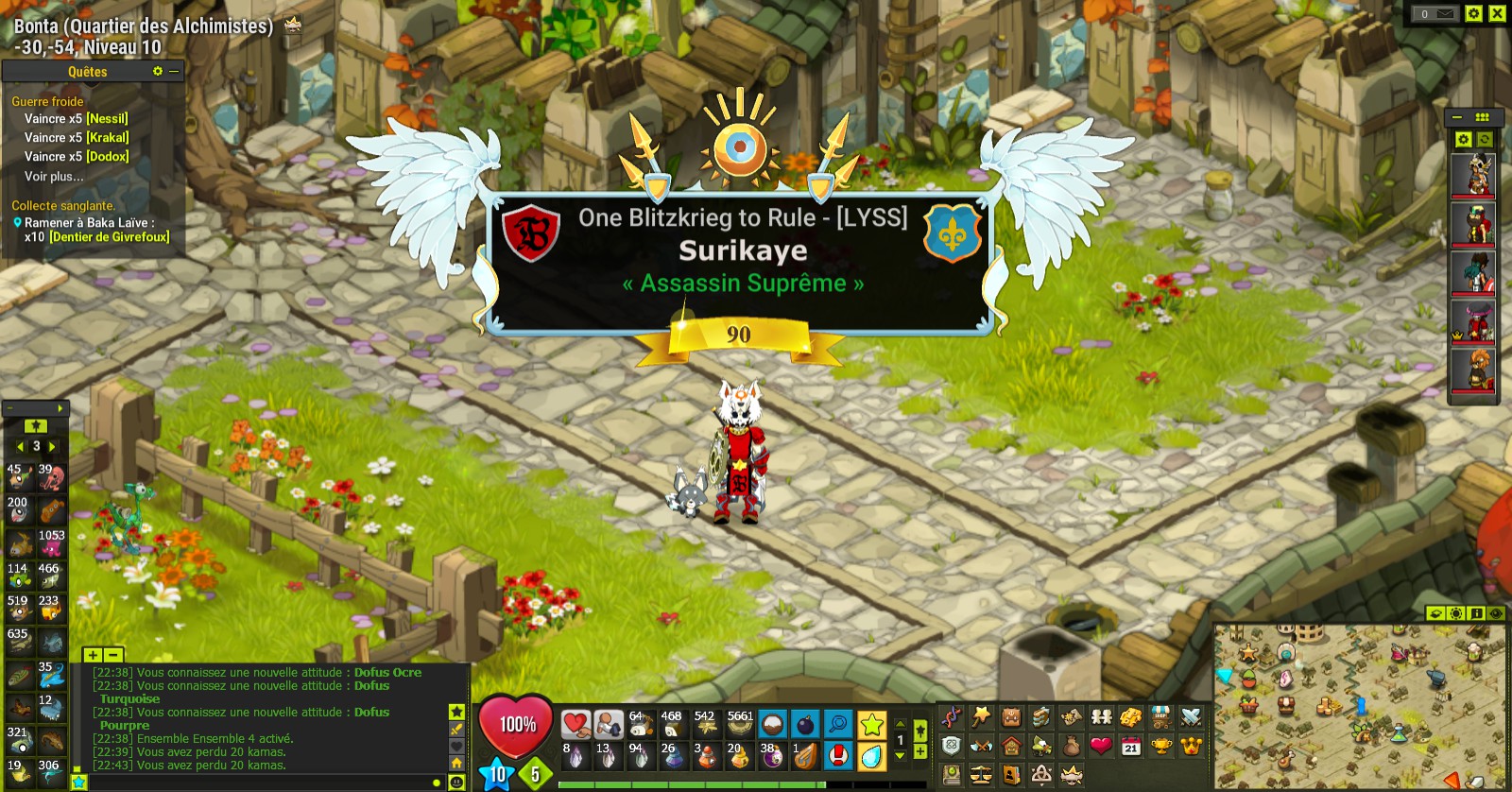Select the merchant shop cart icon
The height and width of the screenshot is (792, 1512).
point(1160,716)
